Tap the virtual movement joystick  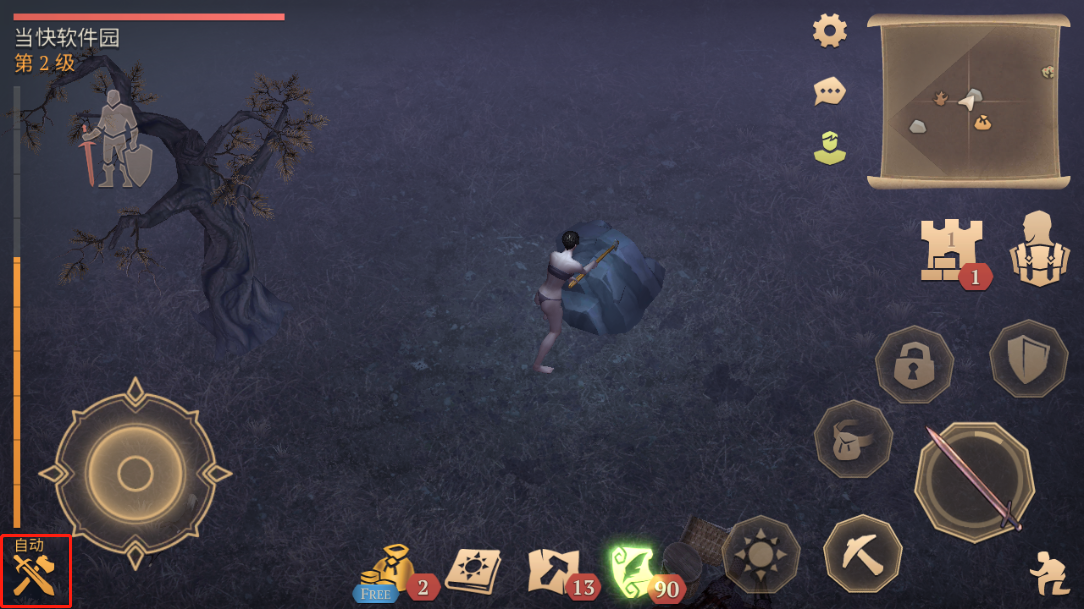click(x=135, y=473)
